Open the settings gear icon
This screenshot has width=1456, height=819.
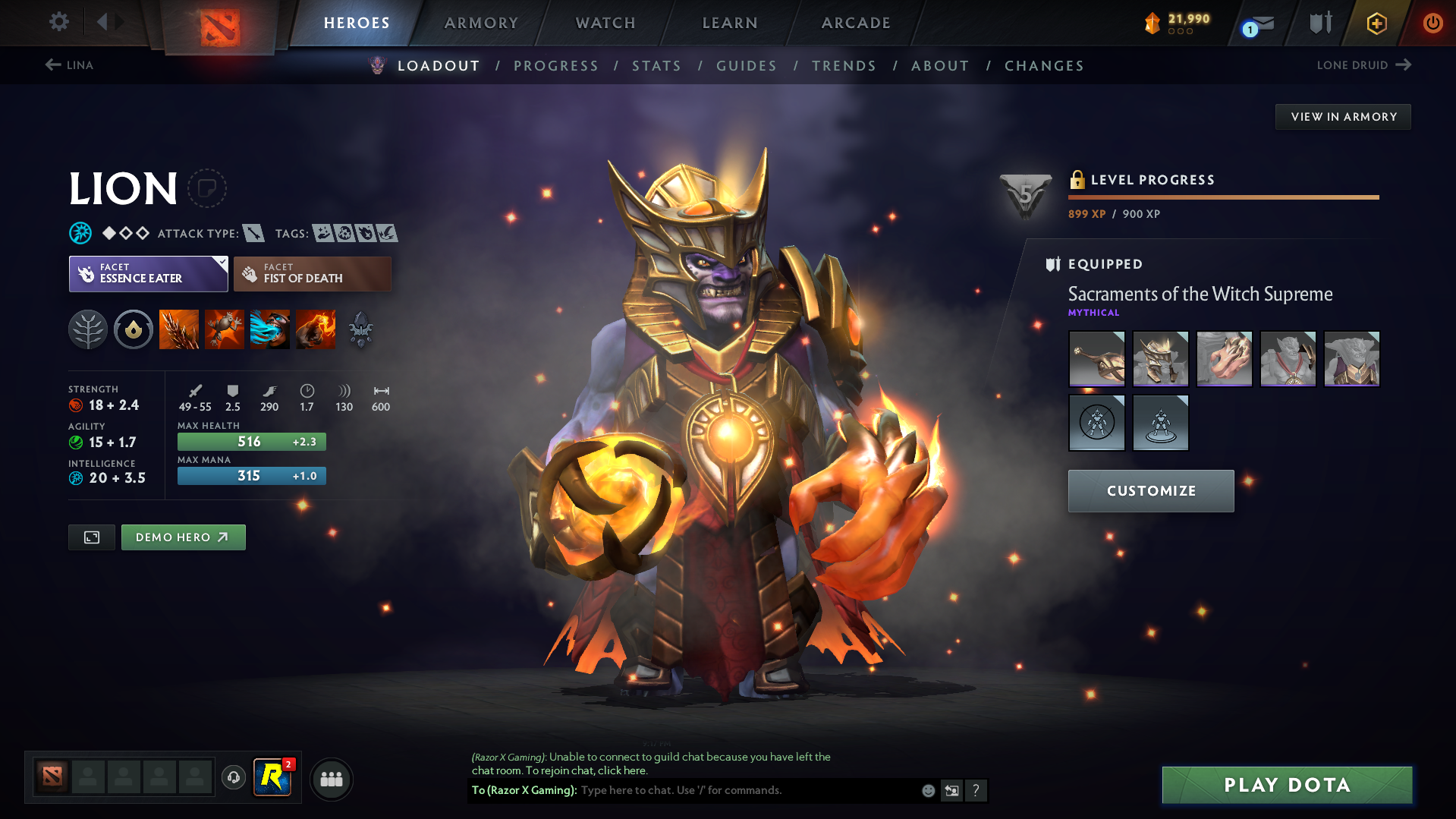pos(58,22)
